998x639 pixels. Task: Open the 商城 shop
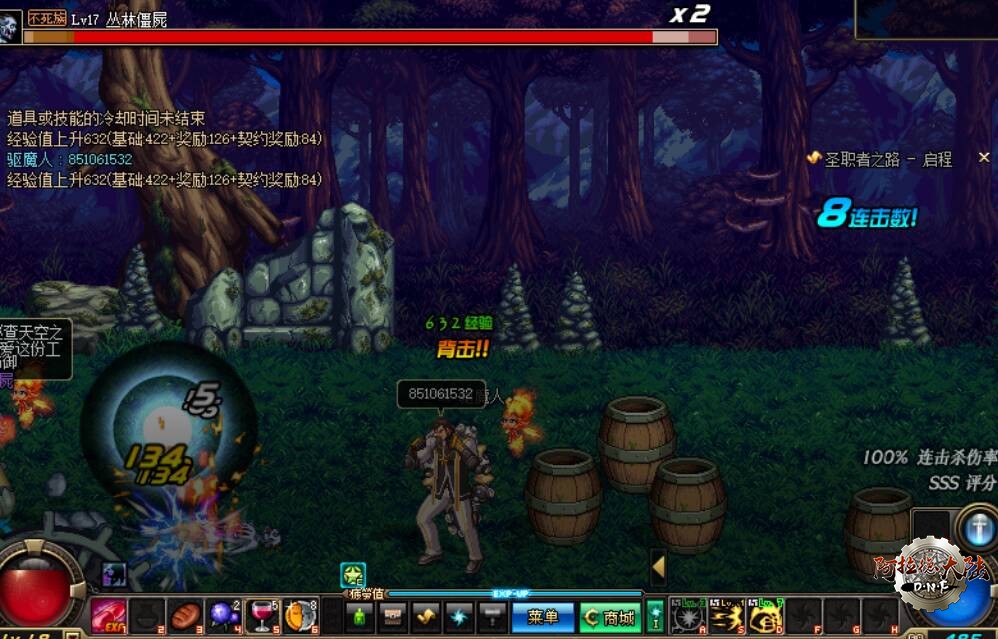(610, 618)
